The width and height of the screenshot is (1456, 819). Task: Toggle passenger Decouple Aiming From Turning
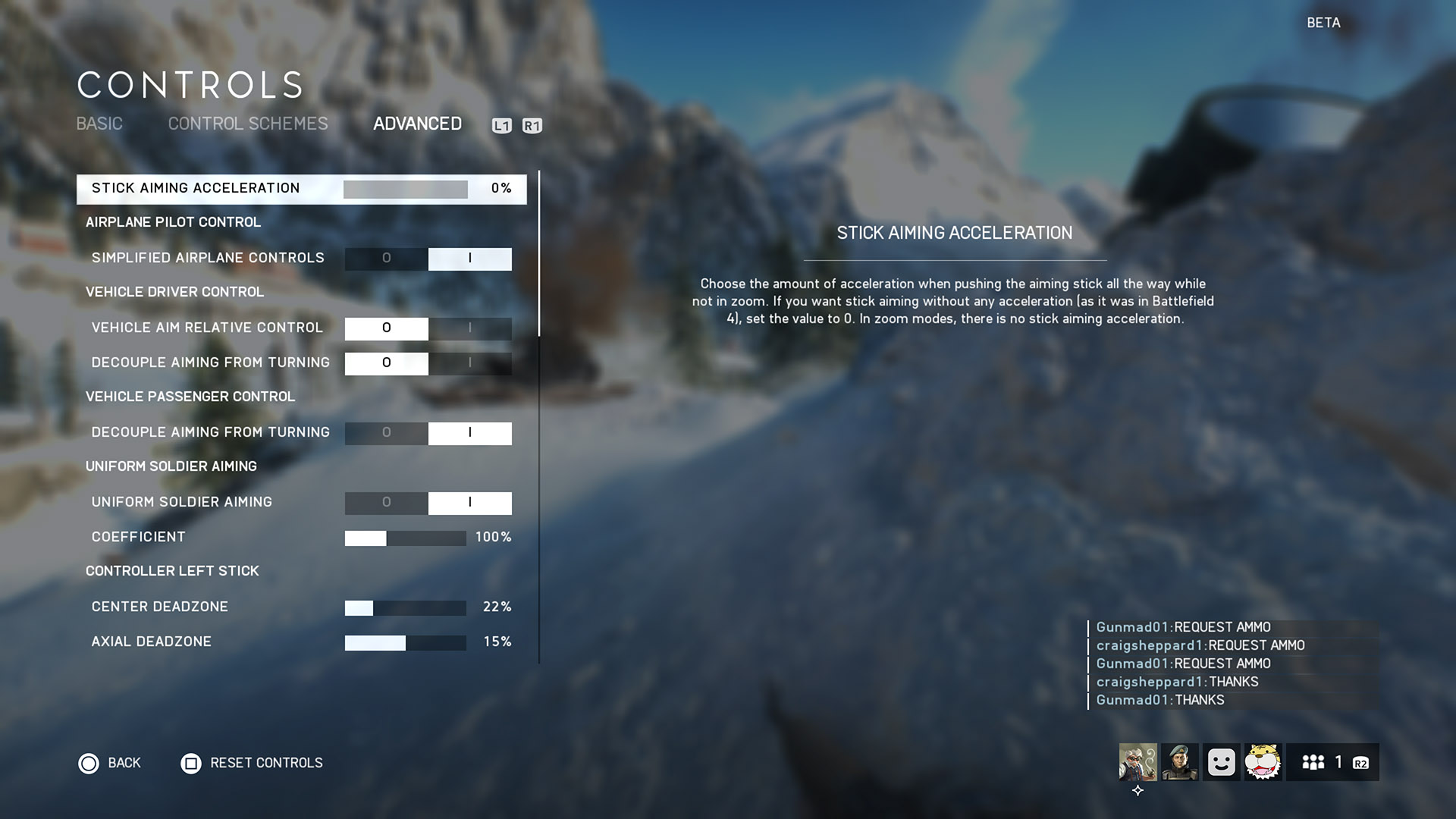point(428,433)
